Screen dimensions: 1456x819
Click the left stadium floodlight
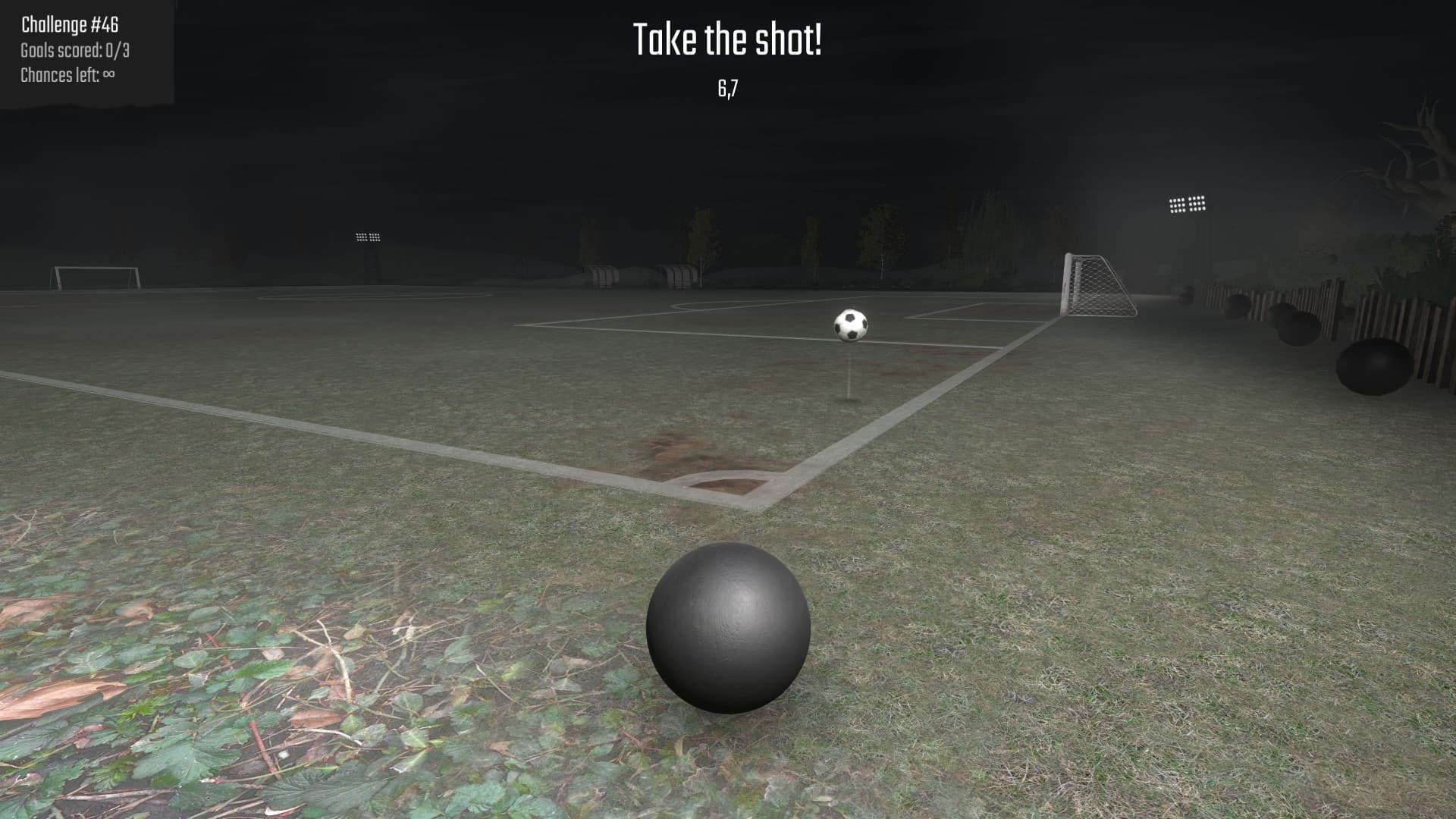click(x=366, y=237)
